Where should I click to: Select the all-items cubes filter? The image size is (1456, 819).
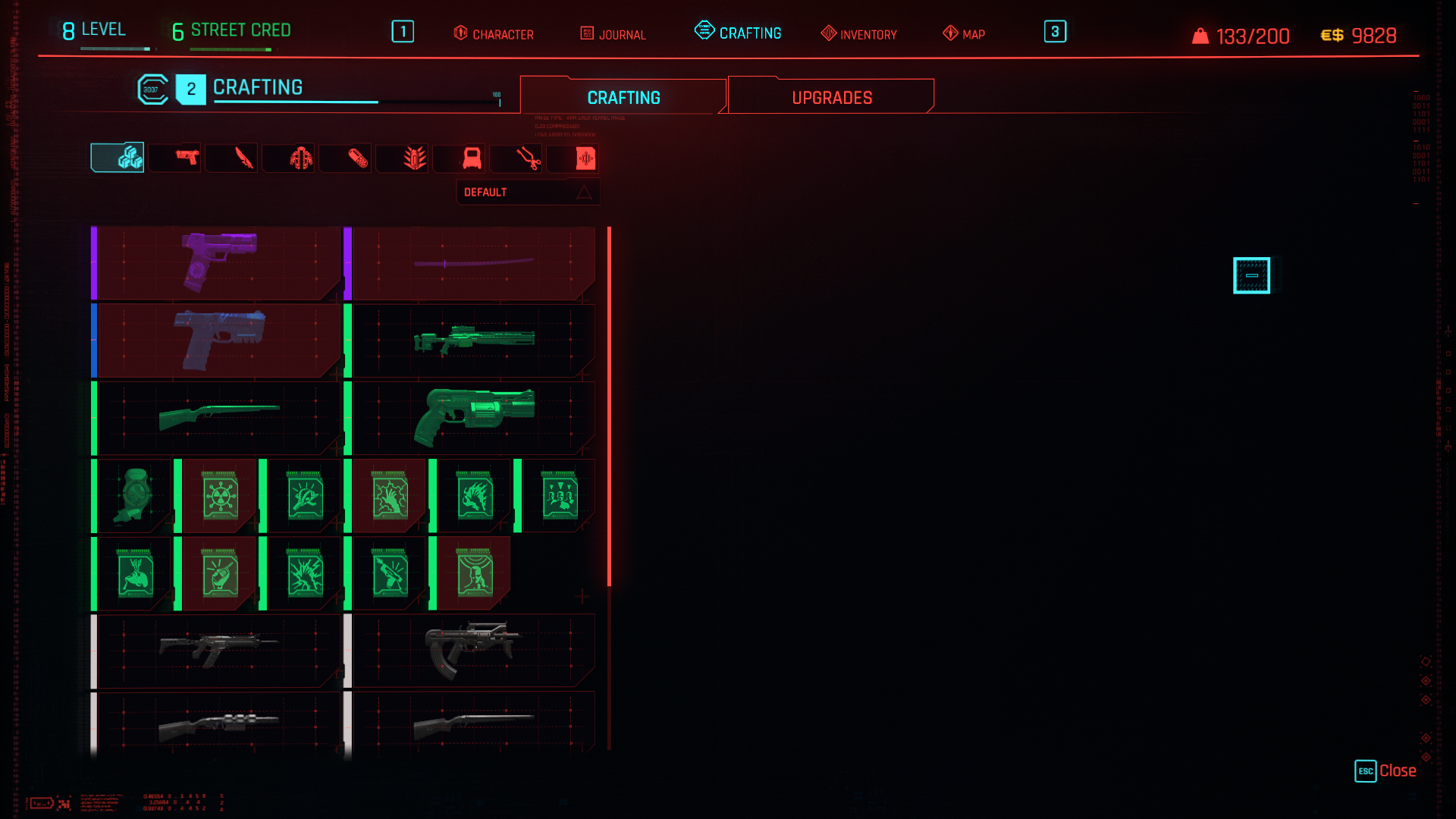[x=117, y=158]
